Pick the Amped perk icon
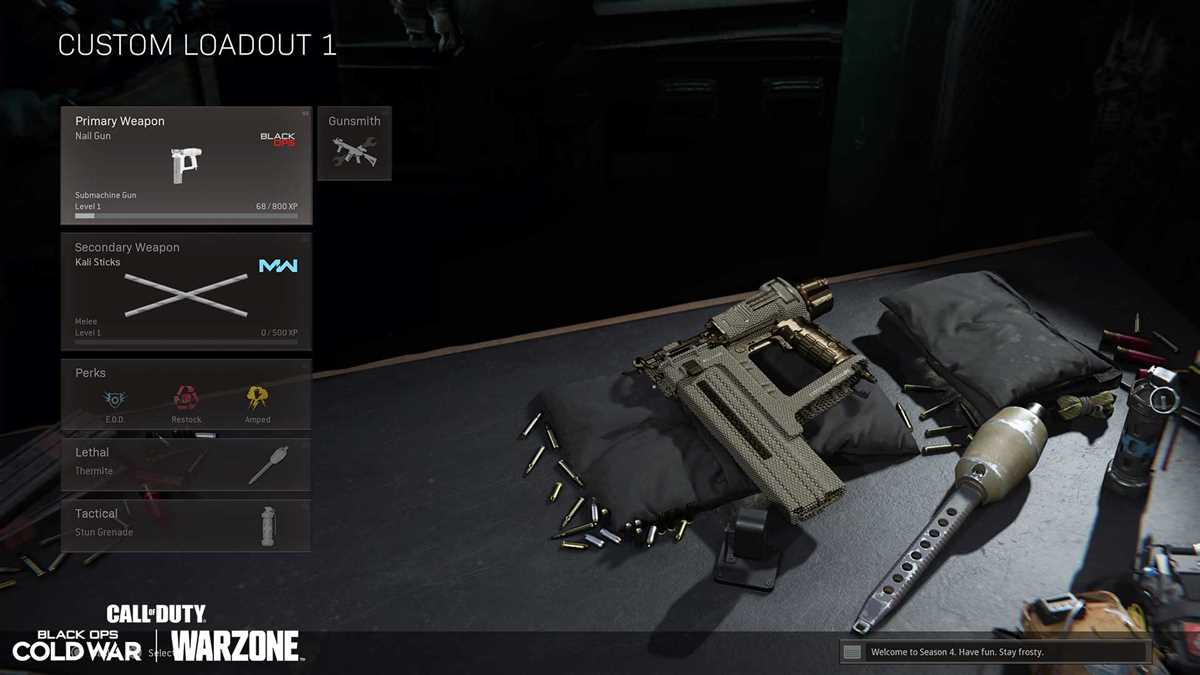The width and height of the screenshot is (1200, 675). click(x=257, y=402)
